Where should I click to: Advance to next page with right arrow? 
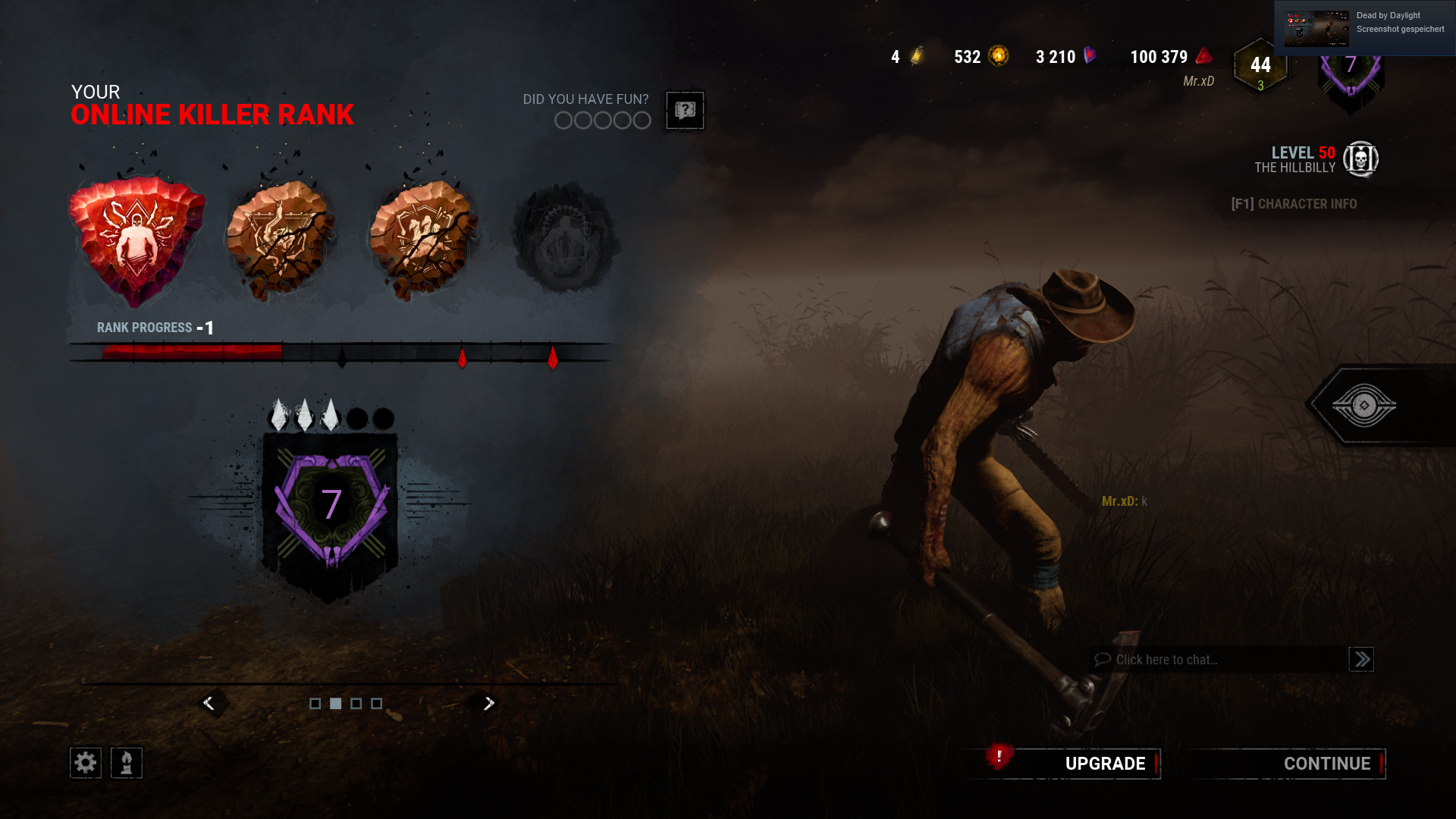[x=488, y=703]
